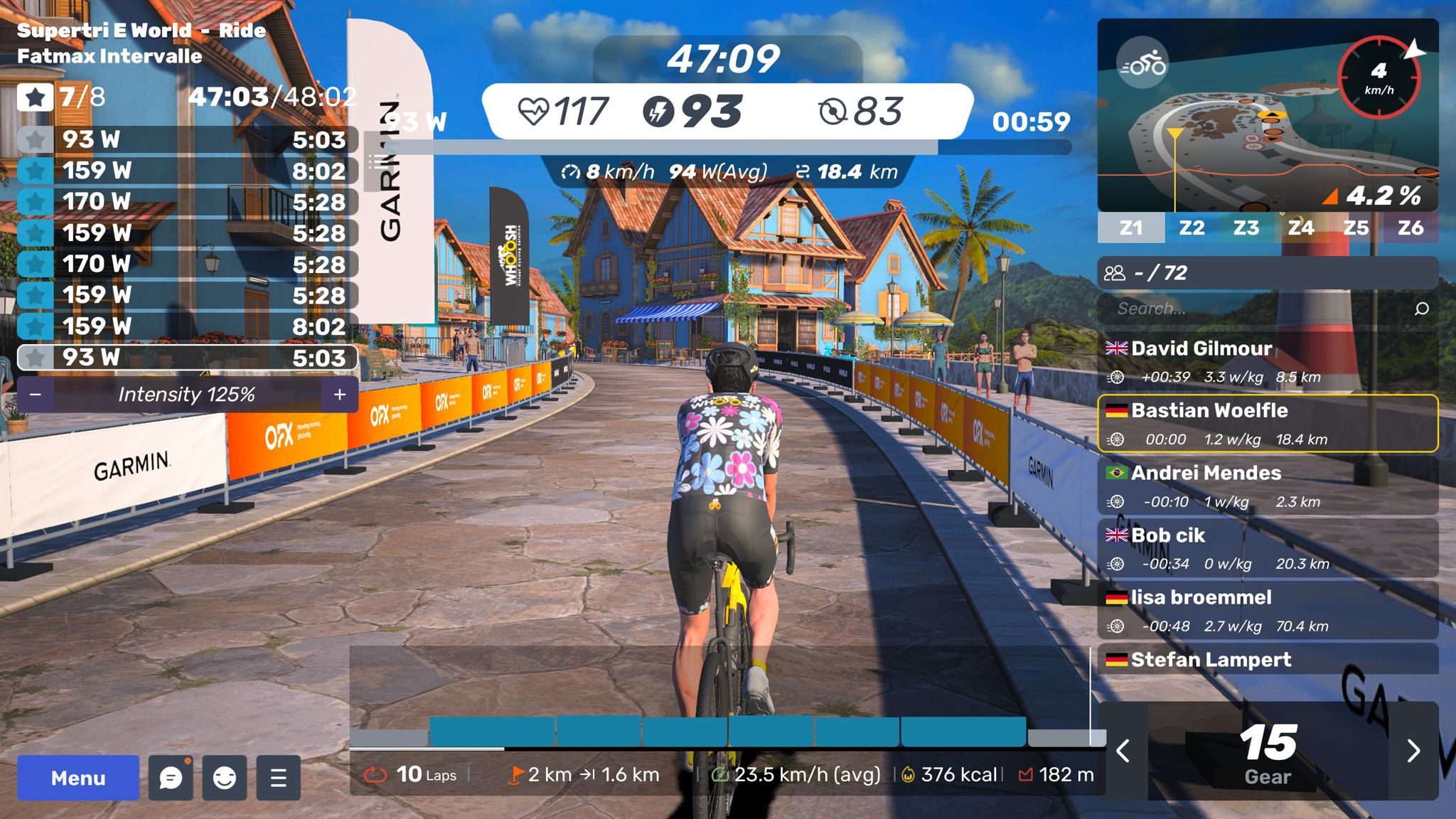Shift up using the right gear arrow
1456x819 pixels.
(1413, 751)
